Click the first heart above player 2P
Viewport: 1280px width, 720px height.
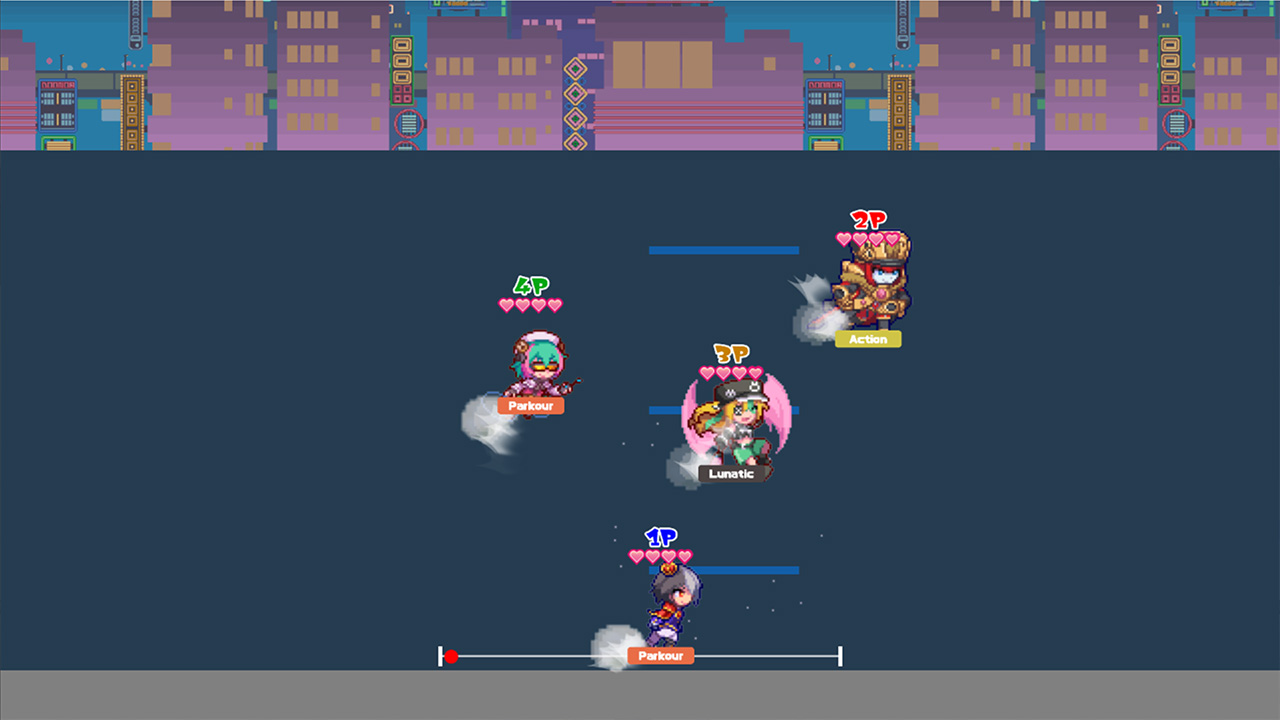tap(843, 238)
